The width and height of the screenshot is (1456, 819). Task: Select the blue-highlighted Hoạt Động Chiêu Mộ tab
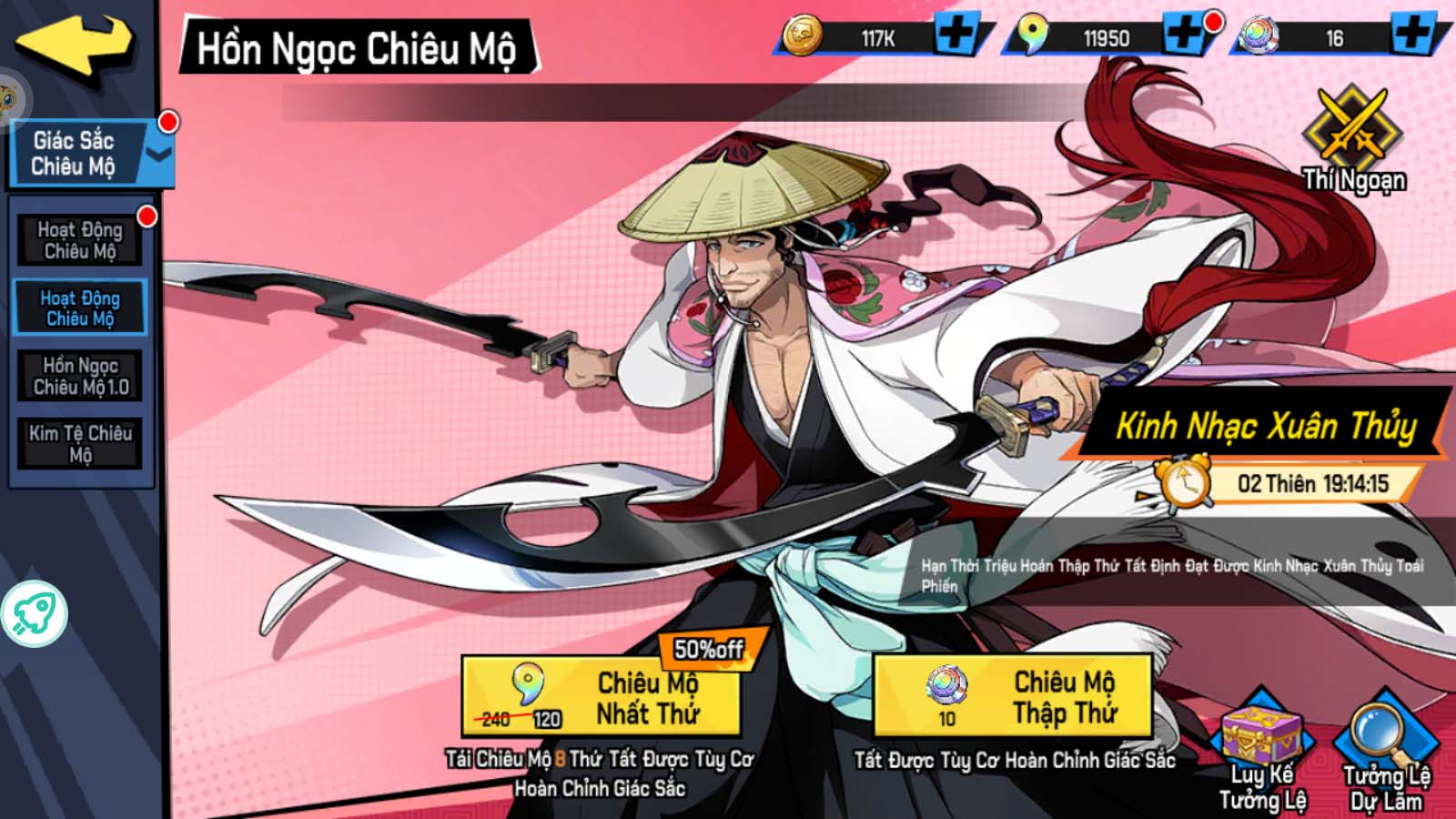coord(80,308)
